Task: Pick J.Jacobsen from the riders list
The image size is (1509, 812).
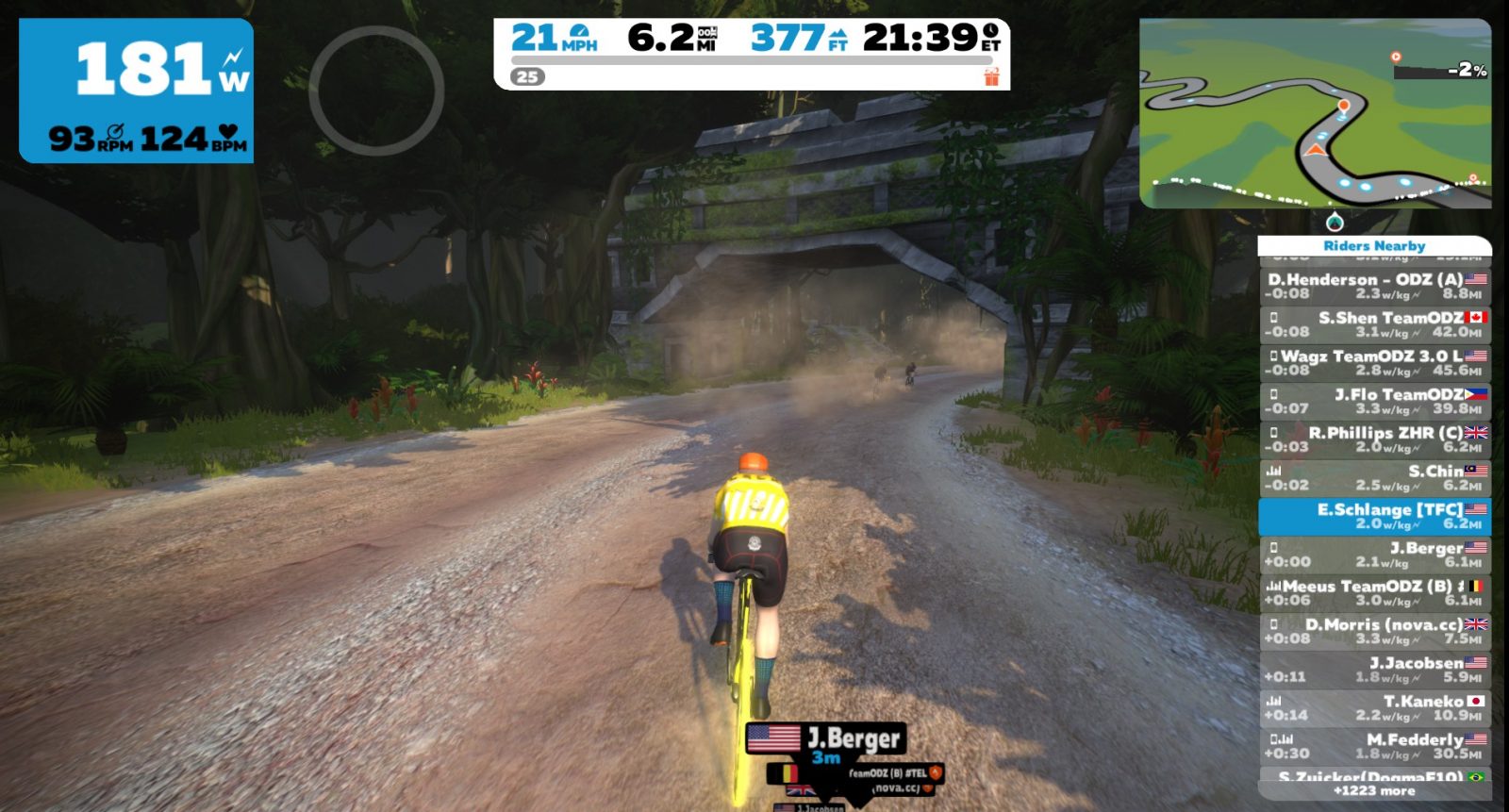Action: [1374, 670]
